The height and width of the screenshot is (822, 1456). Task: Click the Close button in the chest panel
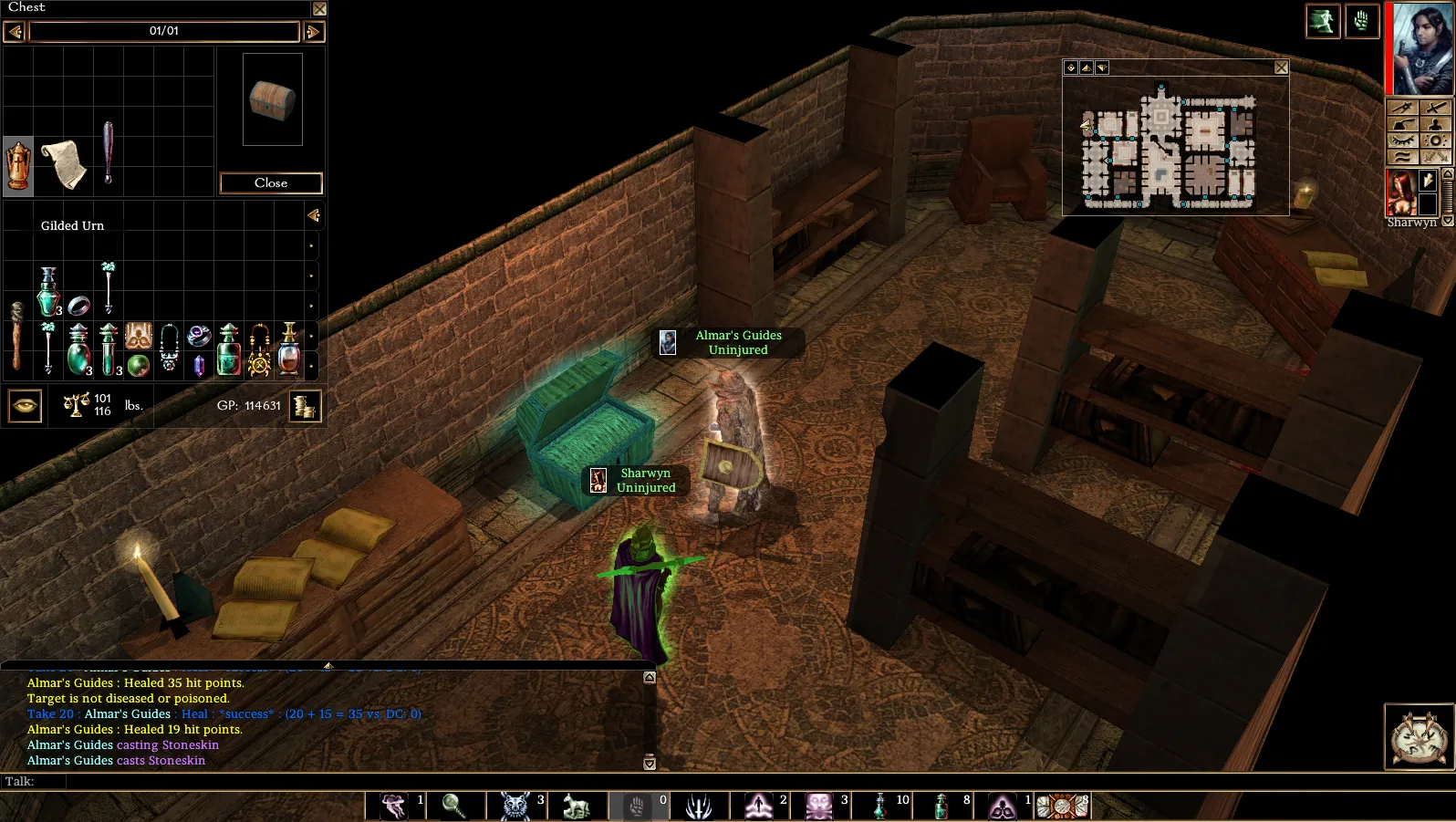[x=271, y=183]
